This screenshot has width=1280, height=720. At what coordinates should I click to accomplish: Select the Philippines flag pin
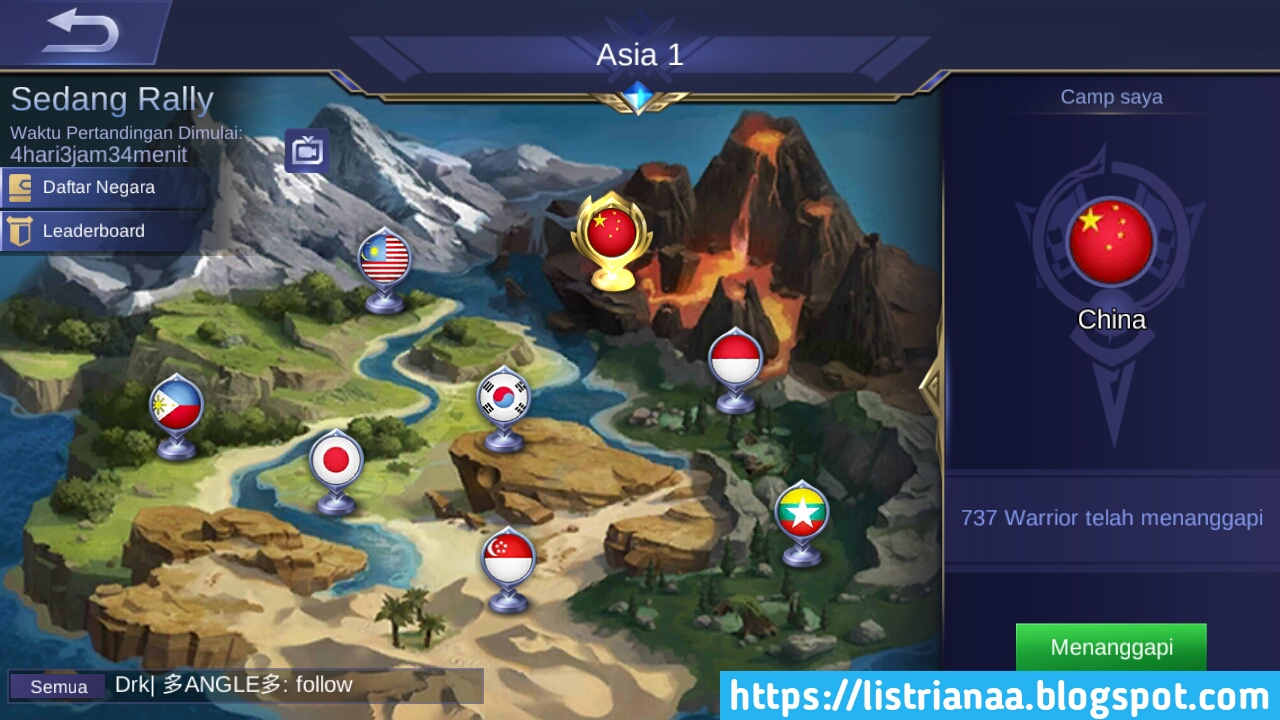176,405
